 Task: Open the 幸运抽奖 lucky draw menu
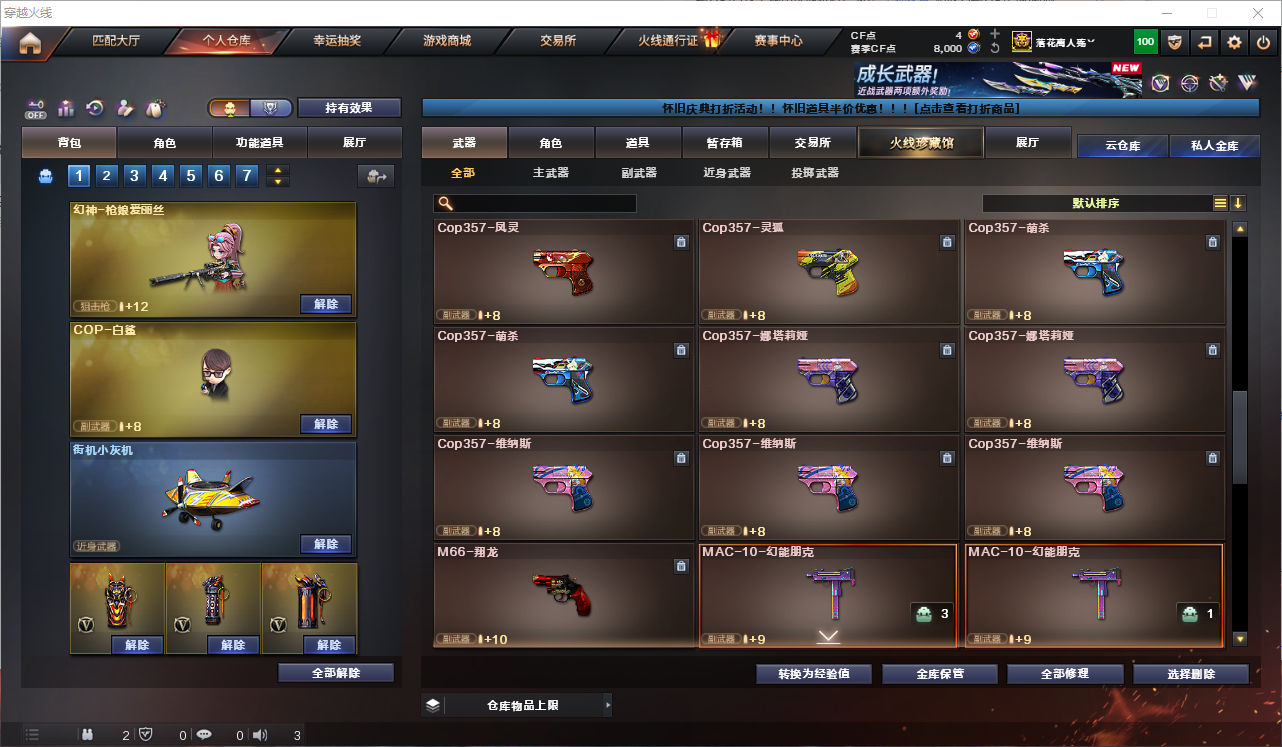pos(337,41)
